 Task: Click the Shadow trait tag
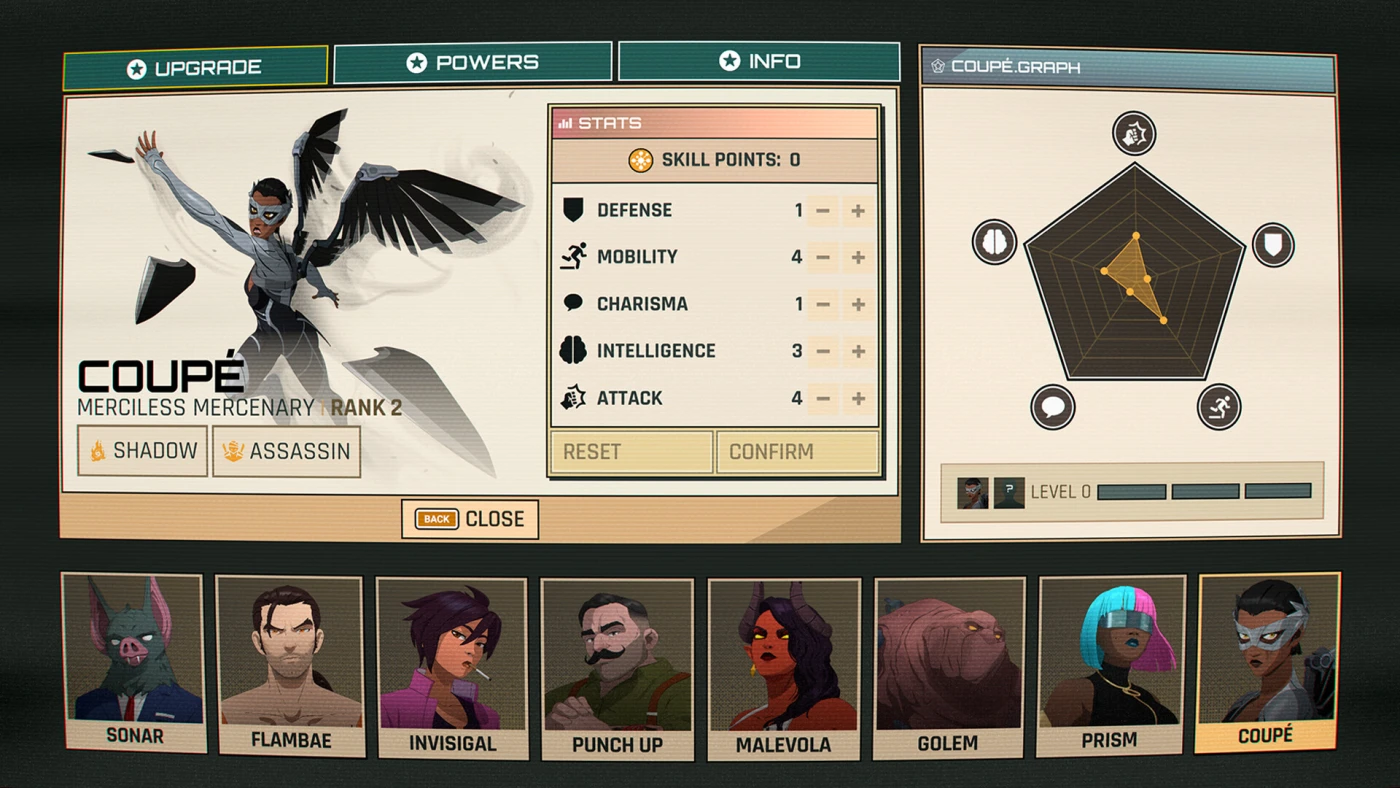142,451
